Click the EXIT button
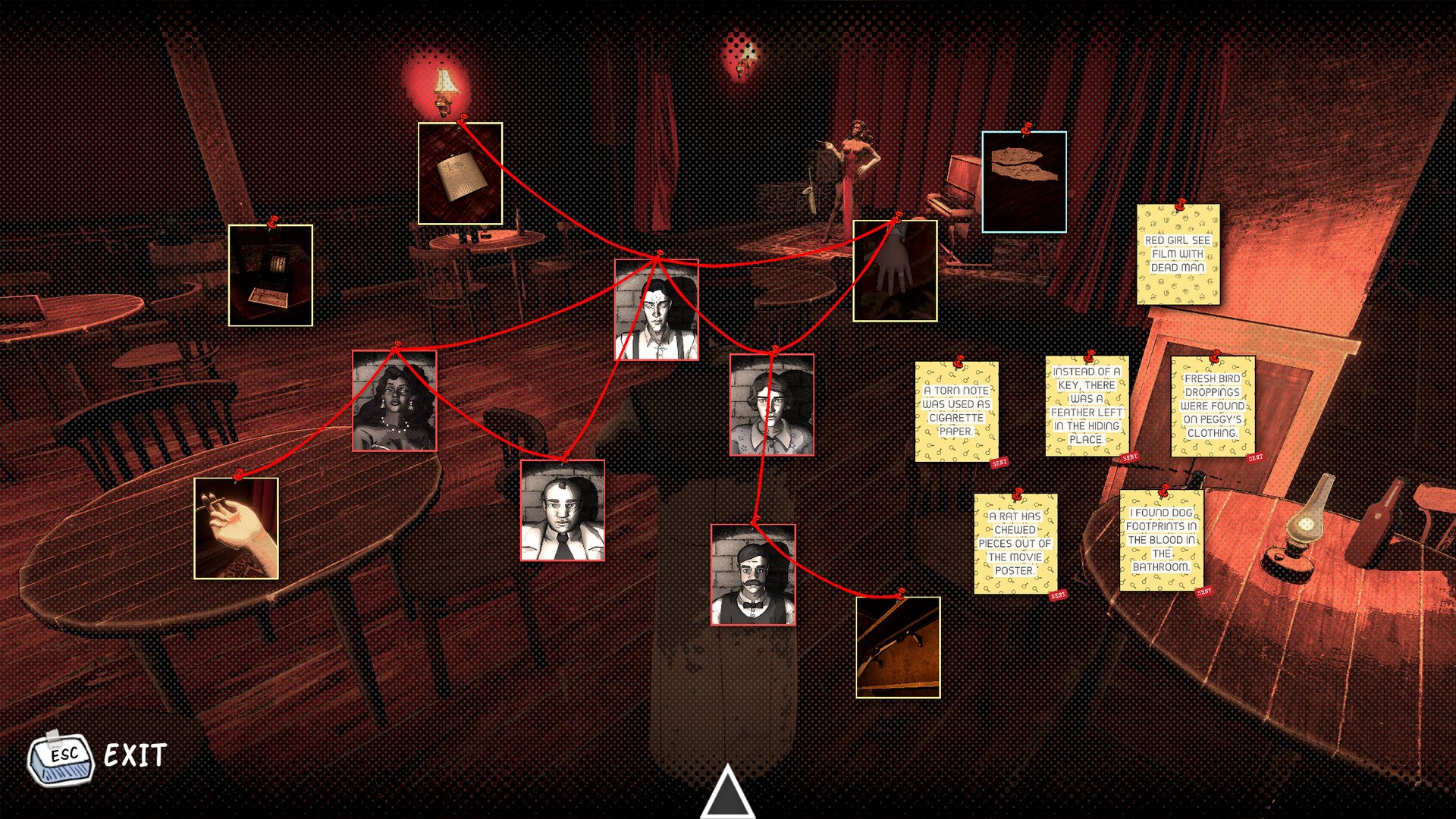The image size is (1456, 819). pos(98,756)
